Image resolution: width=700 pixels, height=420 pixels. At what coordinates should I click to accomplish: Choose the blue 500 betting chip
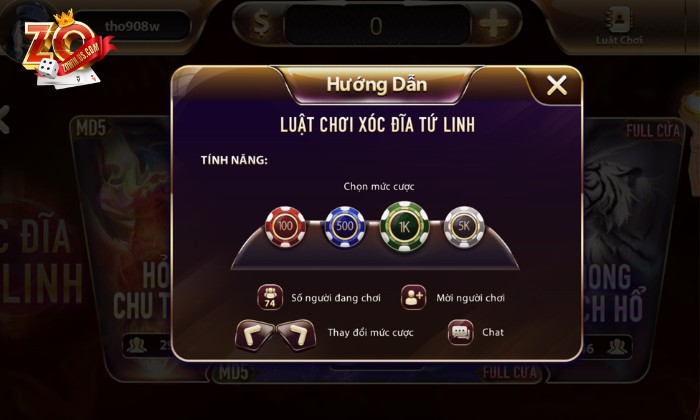point(343,228)
